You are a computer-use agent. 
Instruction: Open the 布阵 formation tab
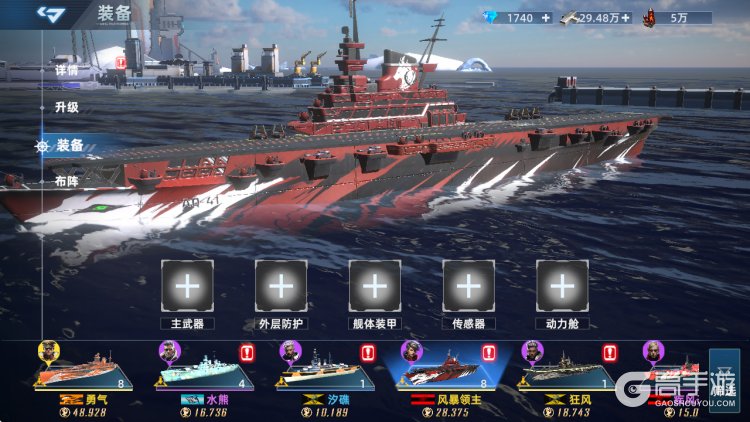click(x=67, y=182)
